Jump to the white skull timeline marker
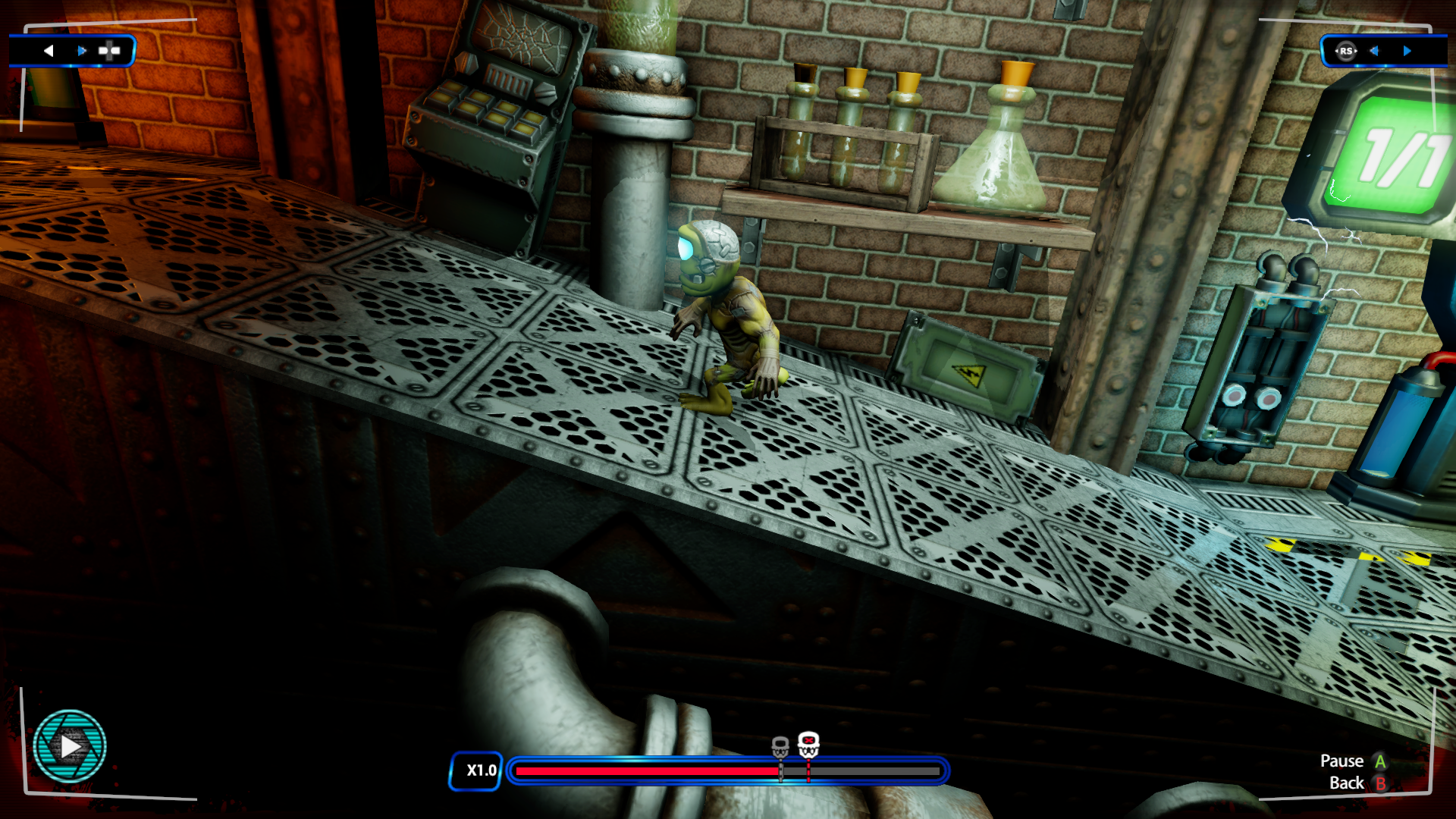1456x819 pixels. click(808, 745)
